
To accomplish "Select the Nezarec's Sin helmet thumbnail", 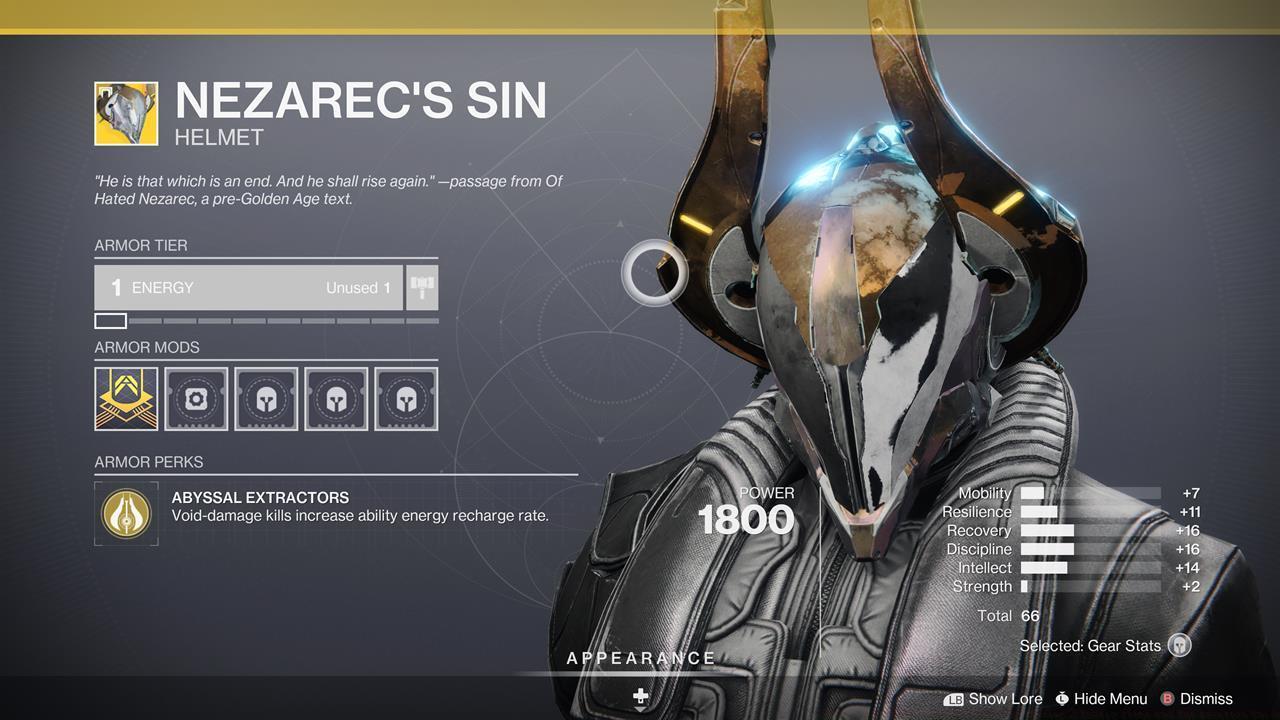I will 126,112.
